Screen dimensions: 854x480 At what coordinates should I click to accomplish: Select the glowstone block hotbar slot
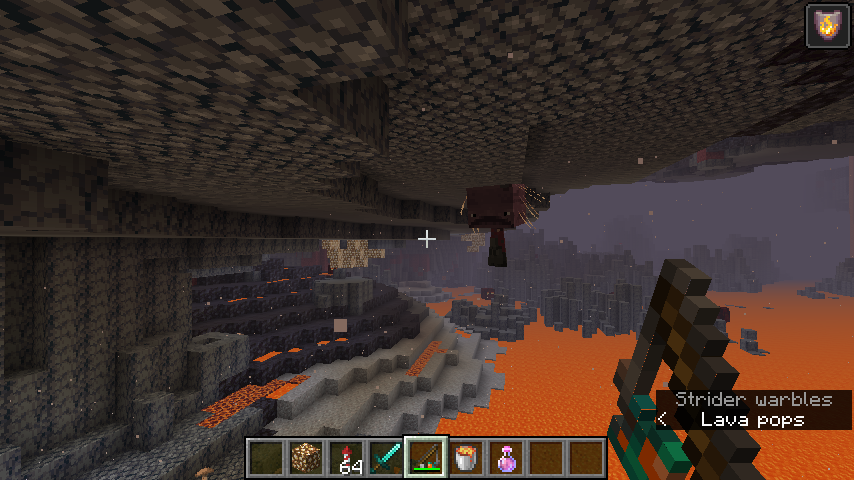point(306,458)
